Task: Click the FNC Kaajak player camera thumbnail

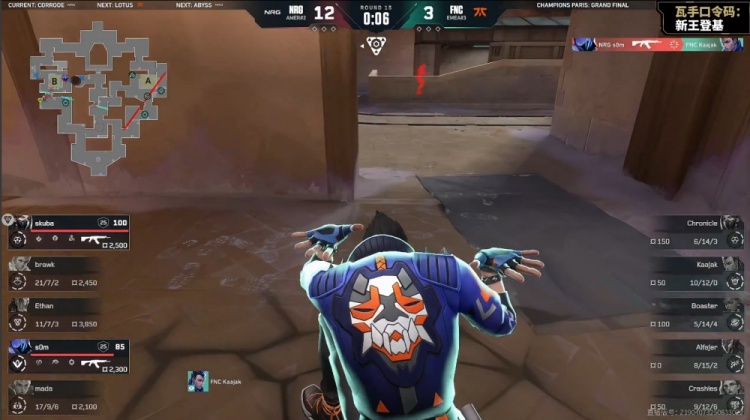Action: (198, 382)
